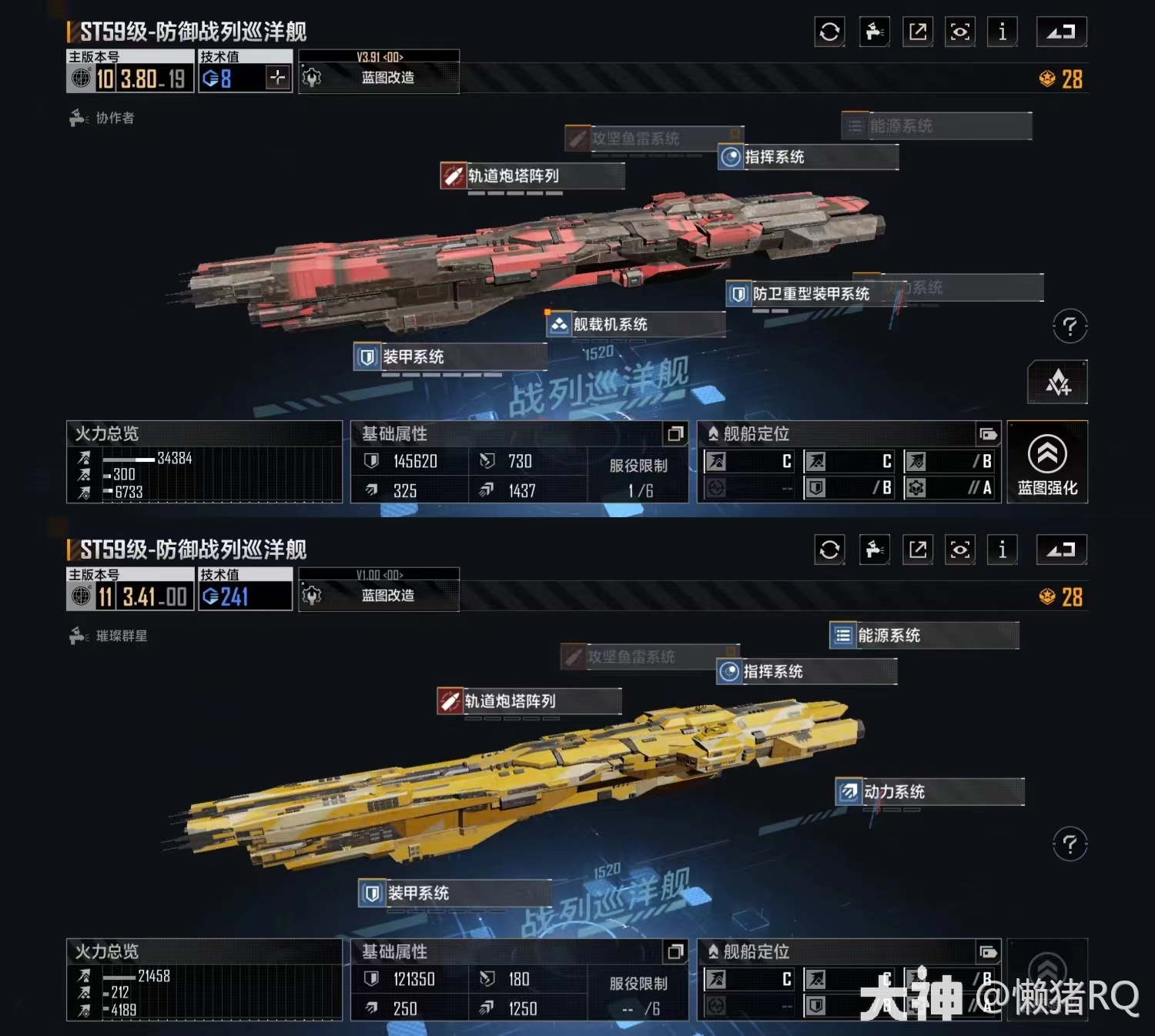Image resolution: width=1155 pixels, height=1036 pixels.
Task: Click the share/export icon beside the eye icon
Action: coord(917,32)
